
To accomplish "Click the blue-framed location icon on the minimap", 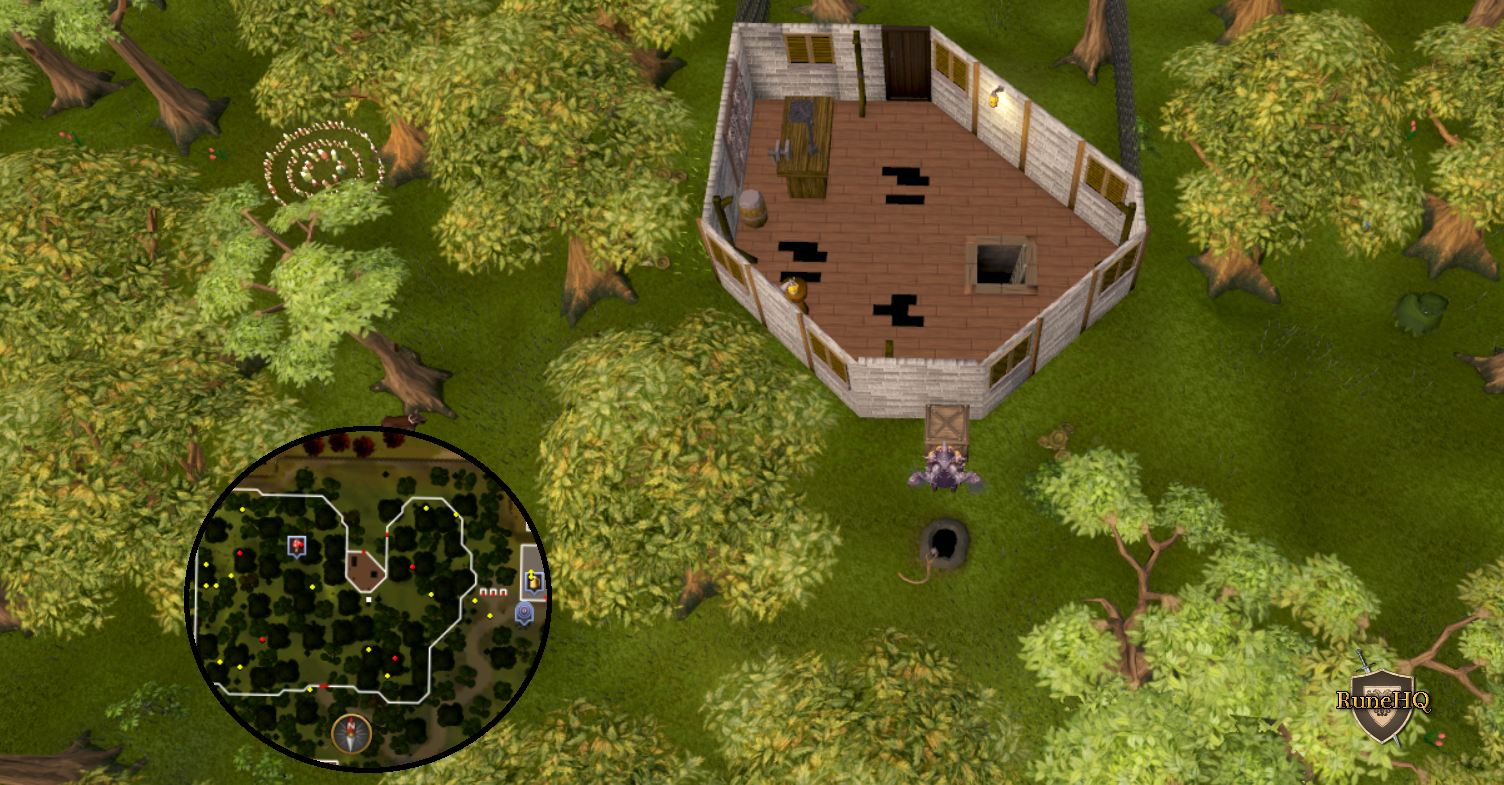I will click(x=296, y=544).
